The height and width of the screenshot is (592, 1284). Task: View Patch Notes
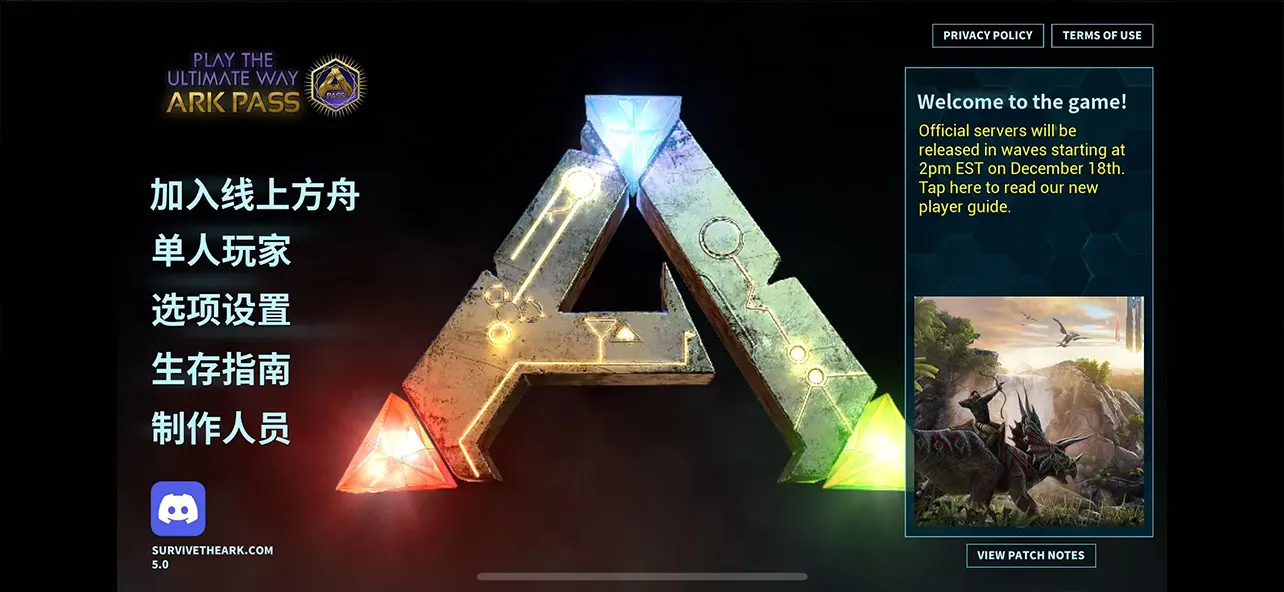pos(1030,556)
